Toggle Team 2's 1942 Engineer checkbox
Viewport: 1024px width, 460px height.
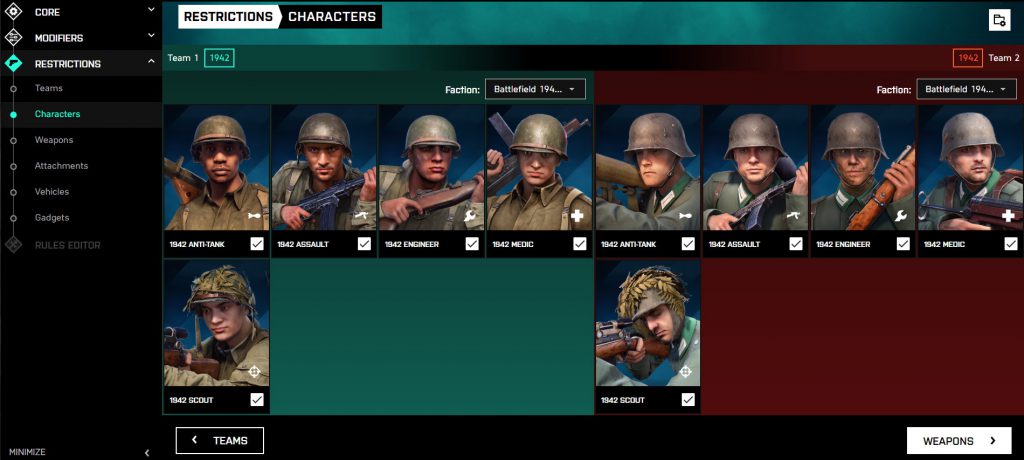pyautogui.click(x=904, y=244)
